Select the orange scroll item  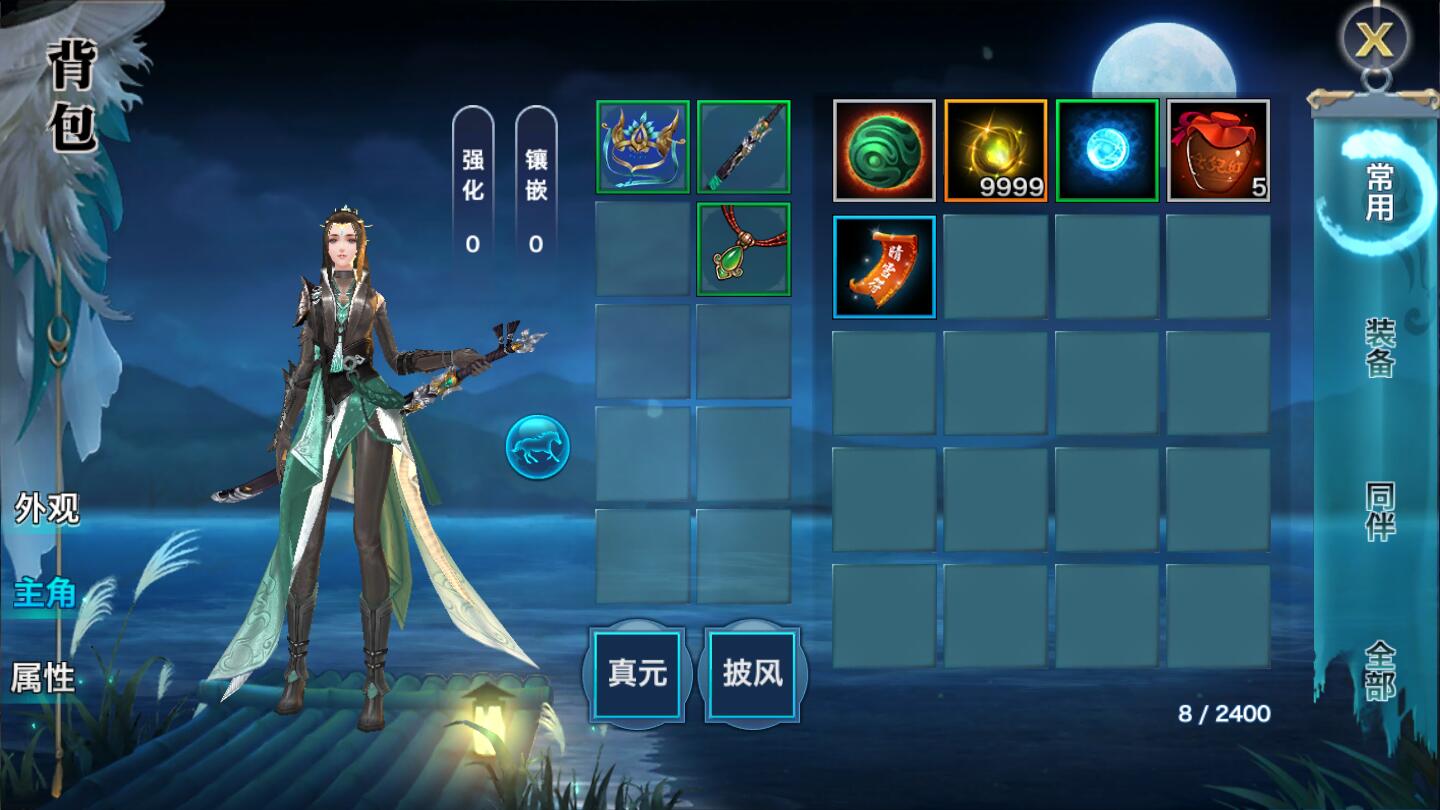[x=884, y=267]
